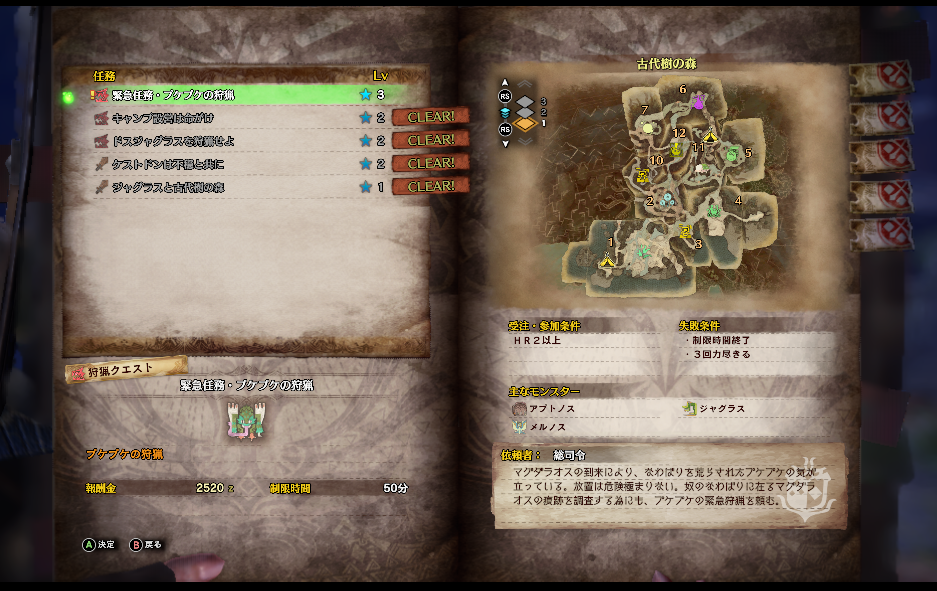937x591 pixels.
Task: Switch the map to layer 3
Action: pos(526,101)
